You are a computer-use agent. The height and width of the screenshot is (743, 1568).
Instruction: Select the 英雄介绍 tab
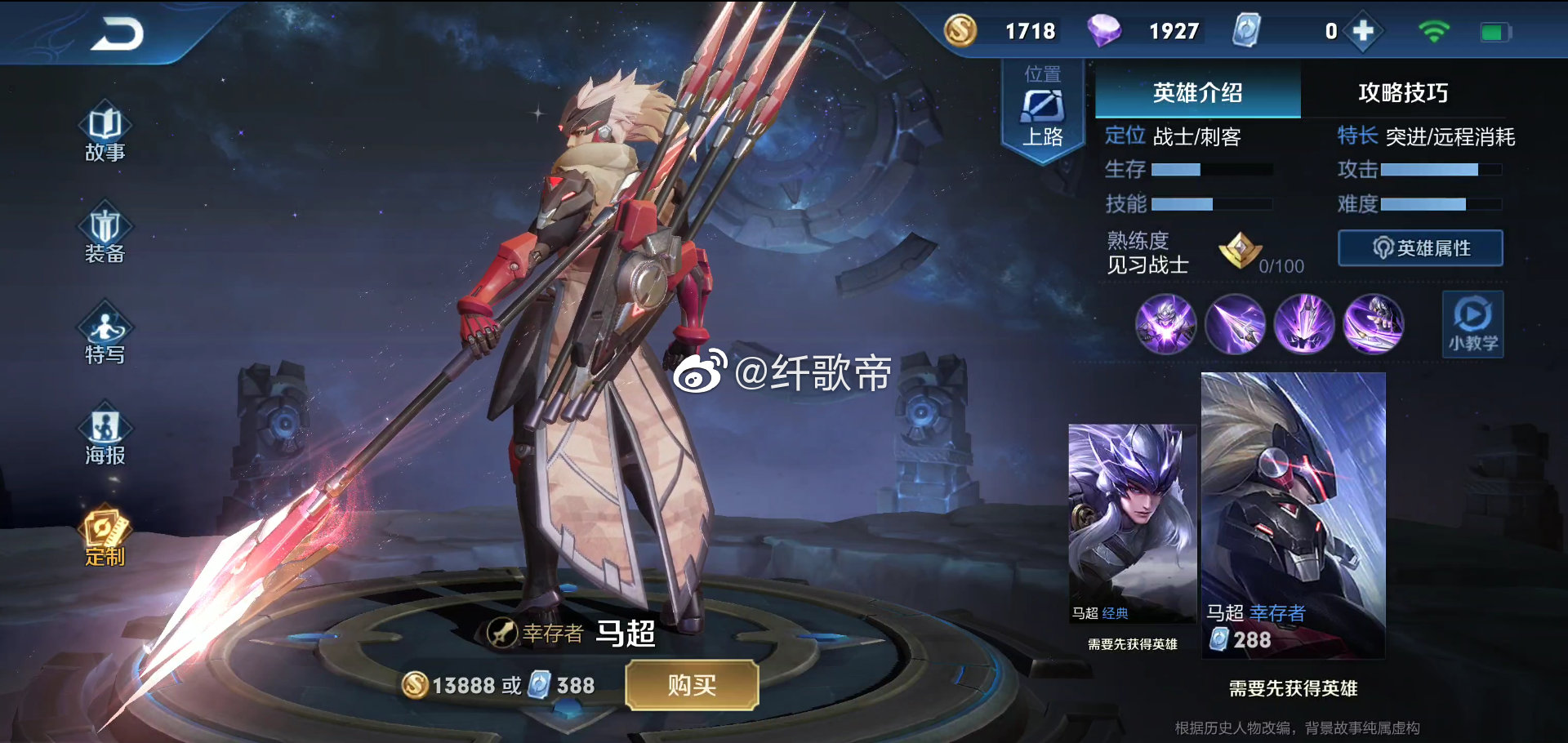pos(1198,93)
